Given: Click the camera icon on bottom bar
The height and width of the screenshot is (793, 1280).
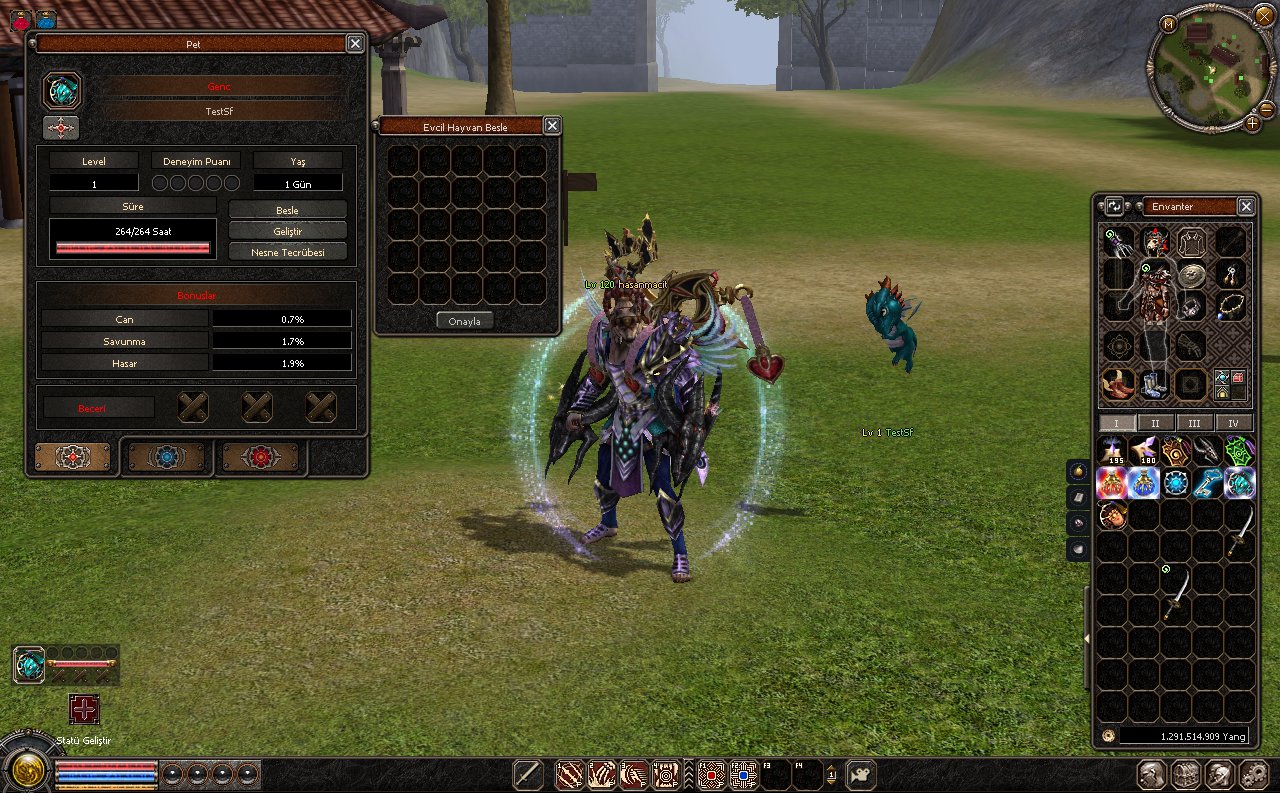Looking at the screenshot, I should (860, 774).
